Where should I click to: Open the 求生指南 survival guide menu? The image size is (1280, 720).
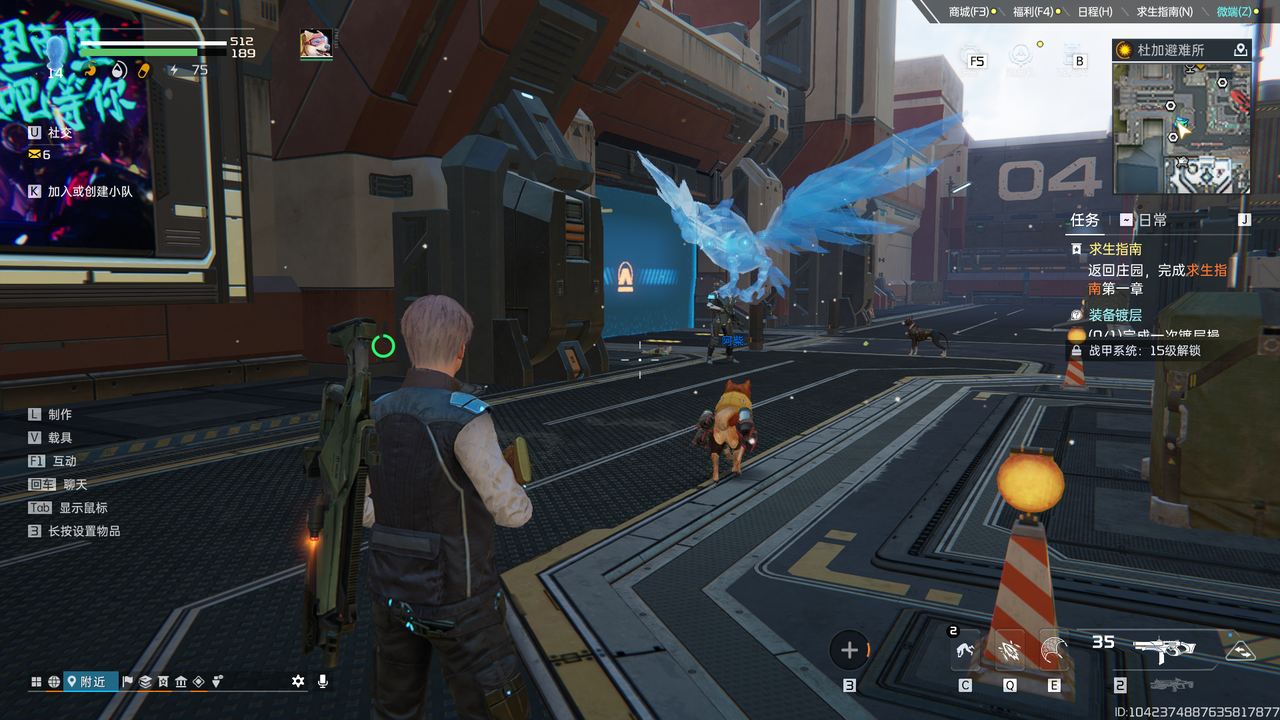click(1164, 12)
